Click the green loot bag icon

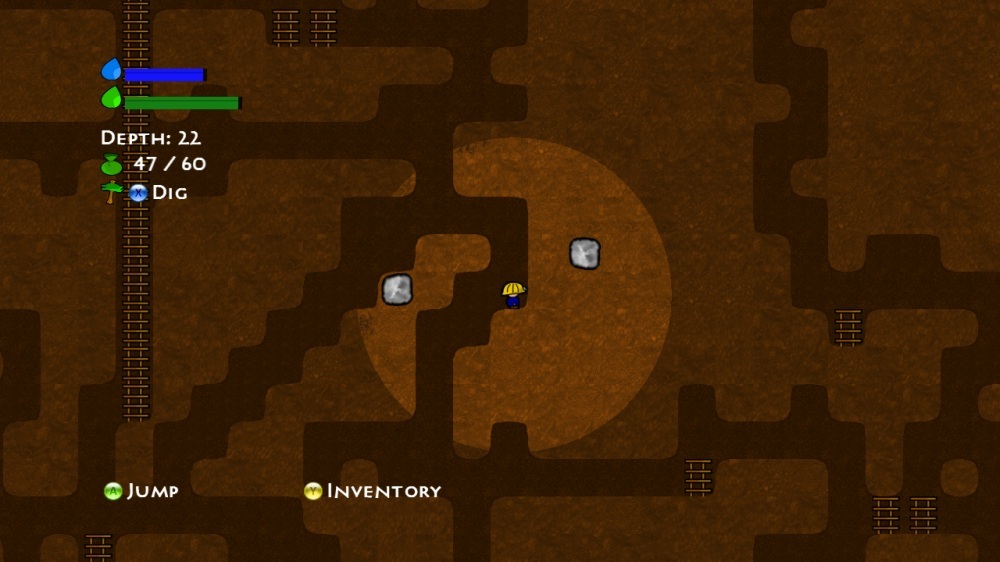(x=111, y=165)
